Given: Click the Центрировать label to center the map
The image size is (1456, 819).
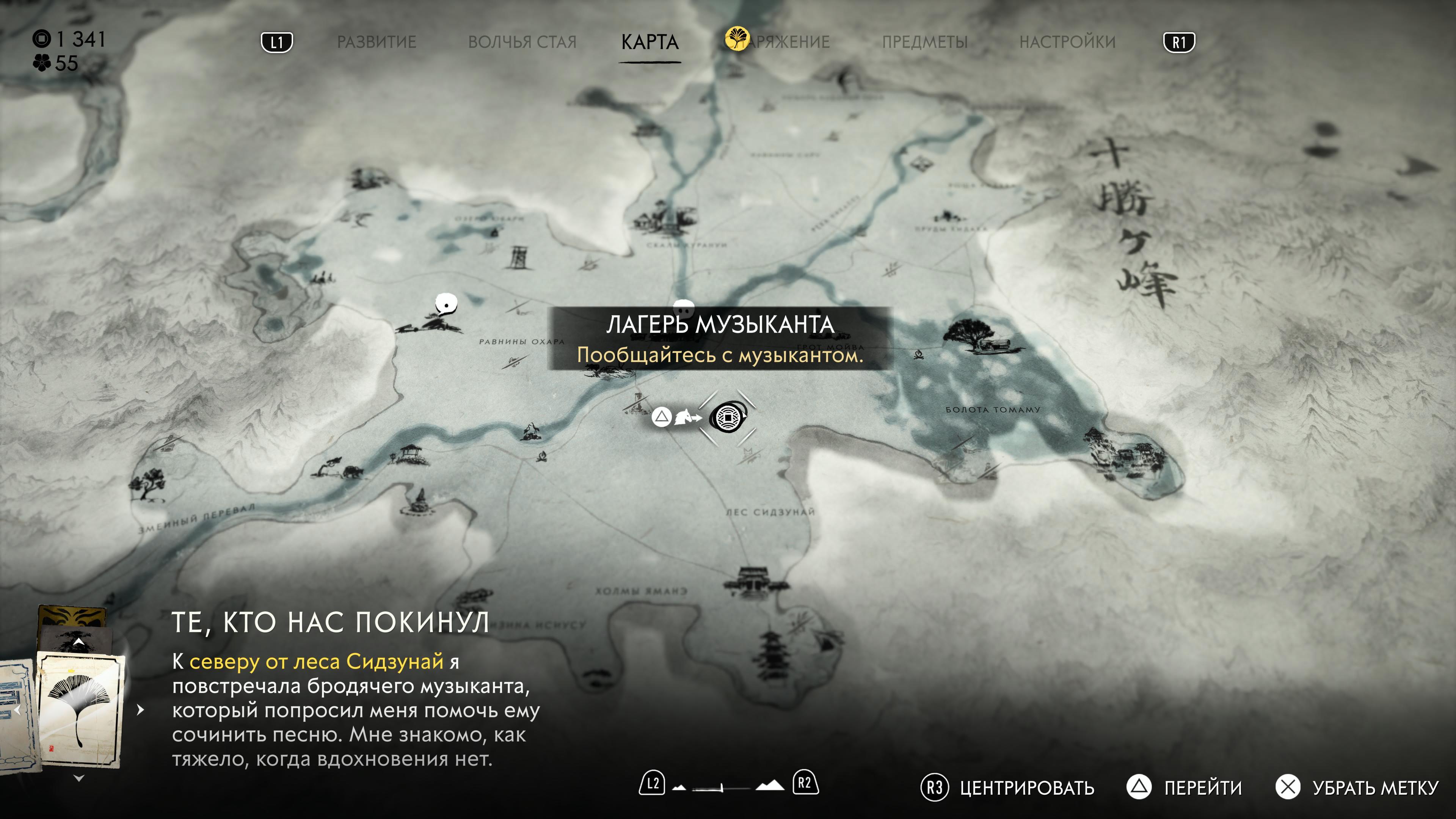Looking at the screenshot, I should pyautogui.click(x=1026, y=788).
